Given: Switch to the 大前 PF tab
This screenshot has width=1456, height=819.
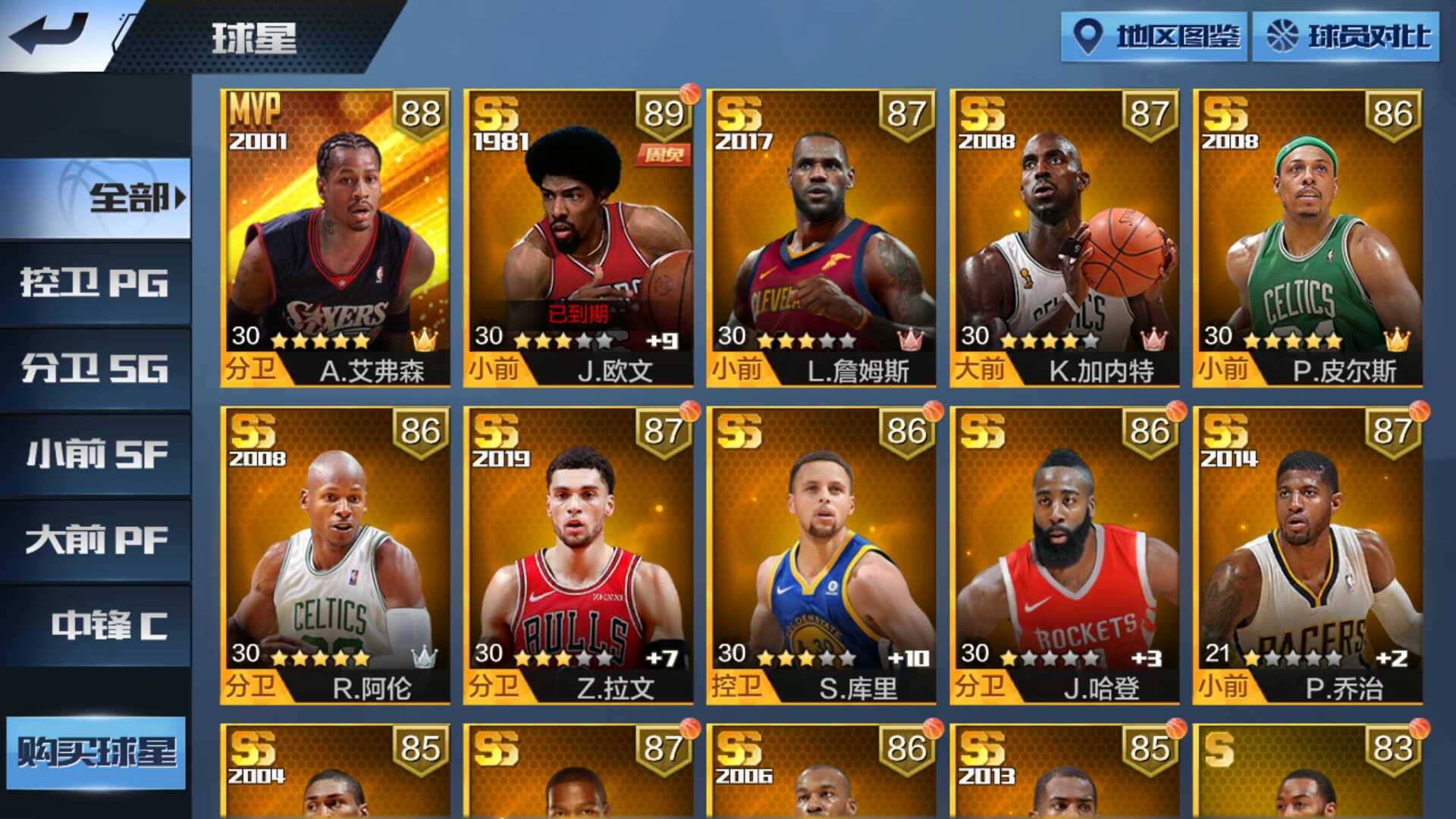Looking at the screenshot, I should click(x=97, y=541).
